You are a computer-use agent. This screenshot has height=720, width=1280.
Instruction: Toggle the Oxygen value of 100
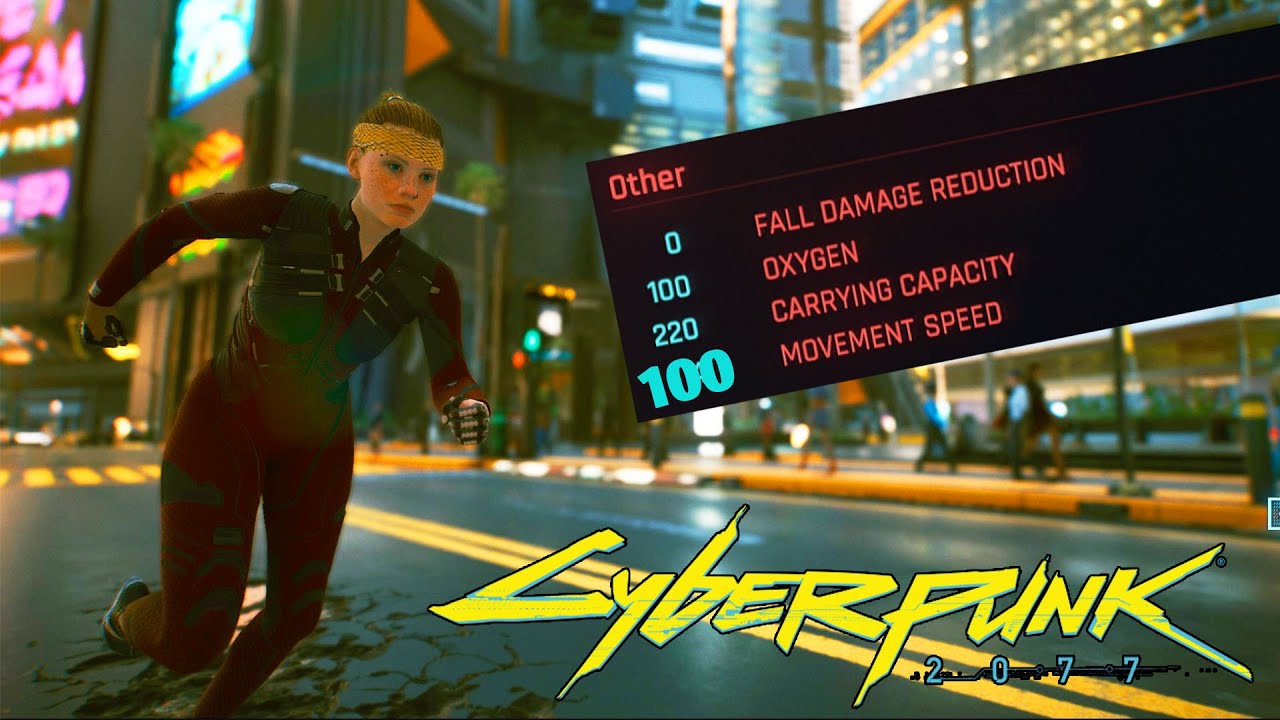coord(670,288)
